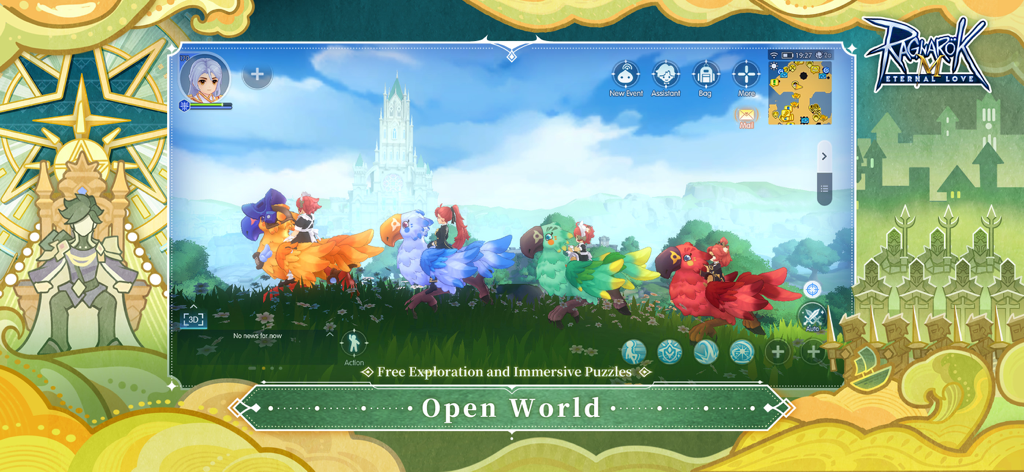Cast the wave swirl skill
Viewport: 1024px width, 472px height.
(x=706, y=351)
